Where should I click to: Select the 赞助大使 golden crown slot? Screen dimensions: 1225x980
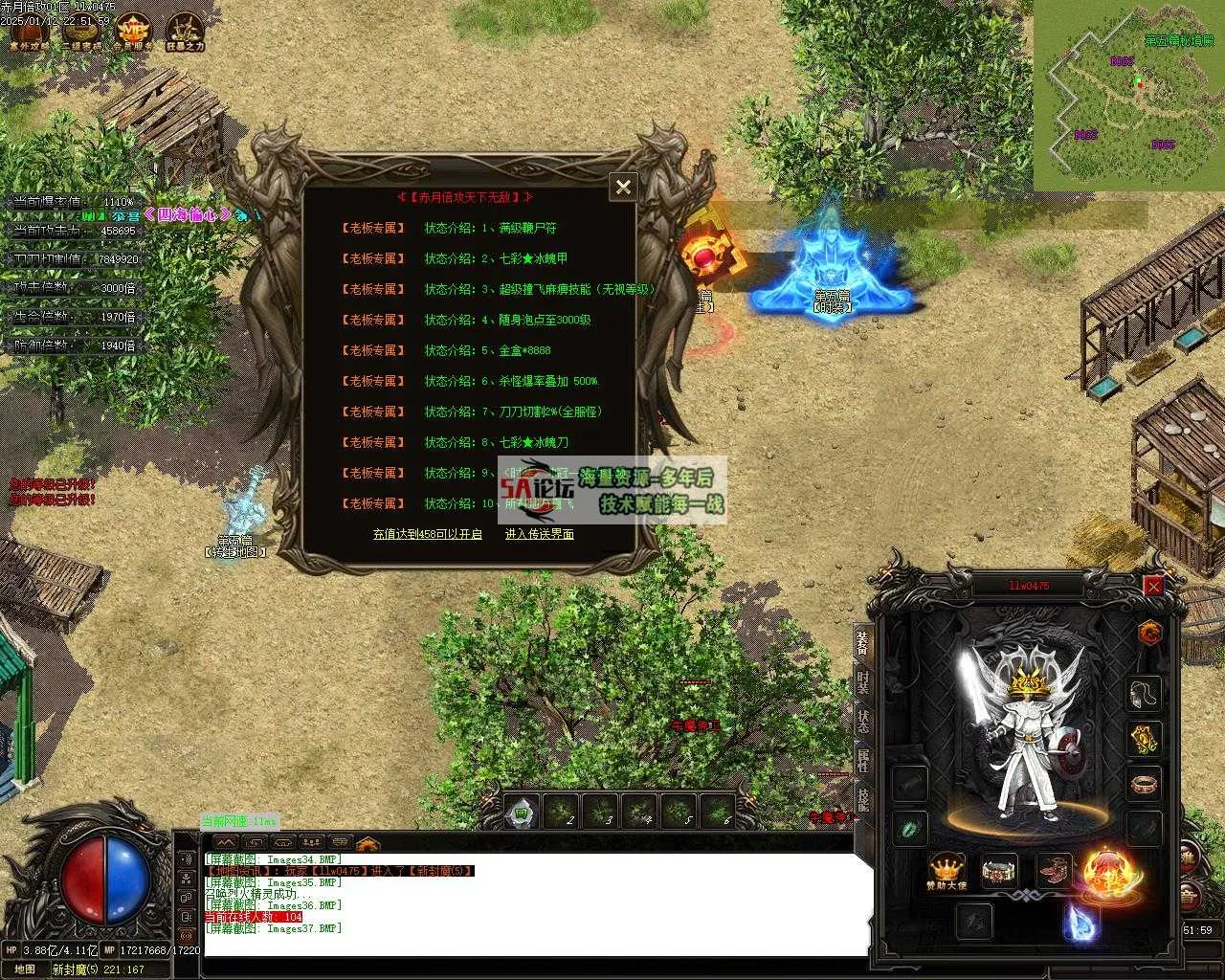[x=947, y=870]
